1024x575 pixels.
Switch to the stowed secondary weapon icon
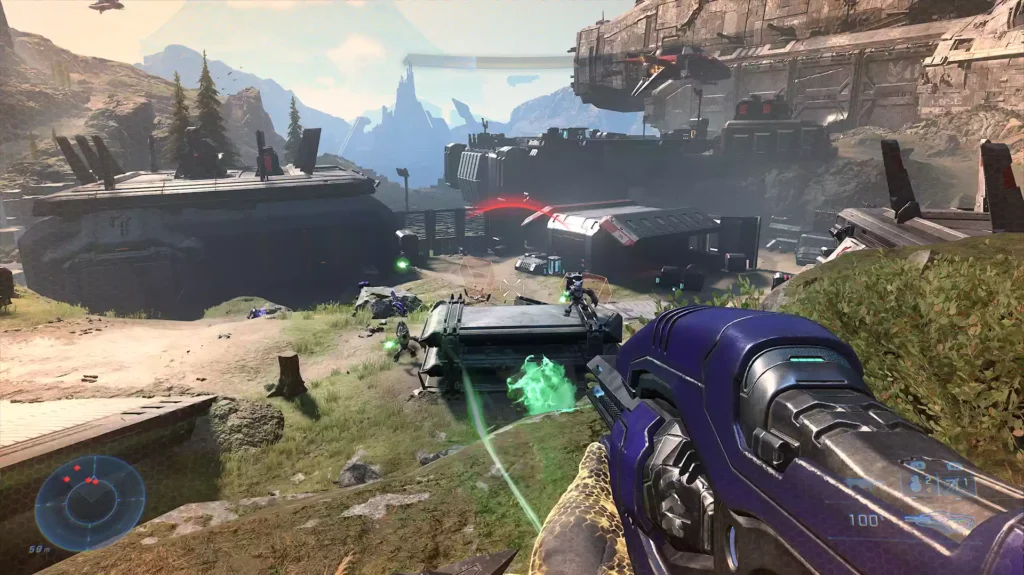tap(860, 483)
